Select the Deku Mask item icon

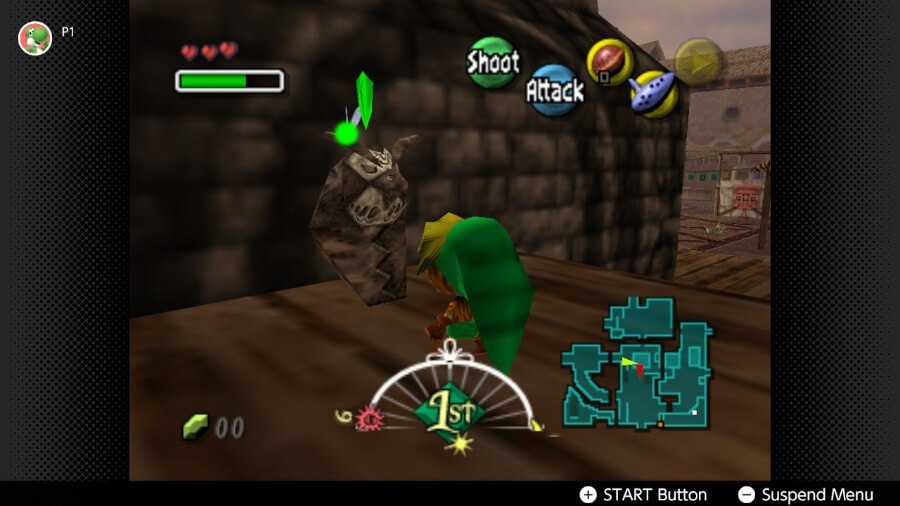tap(608, 62)
